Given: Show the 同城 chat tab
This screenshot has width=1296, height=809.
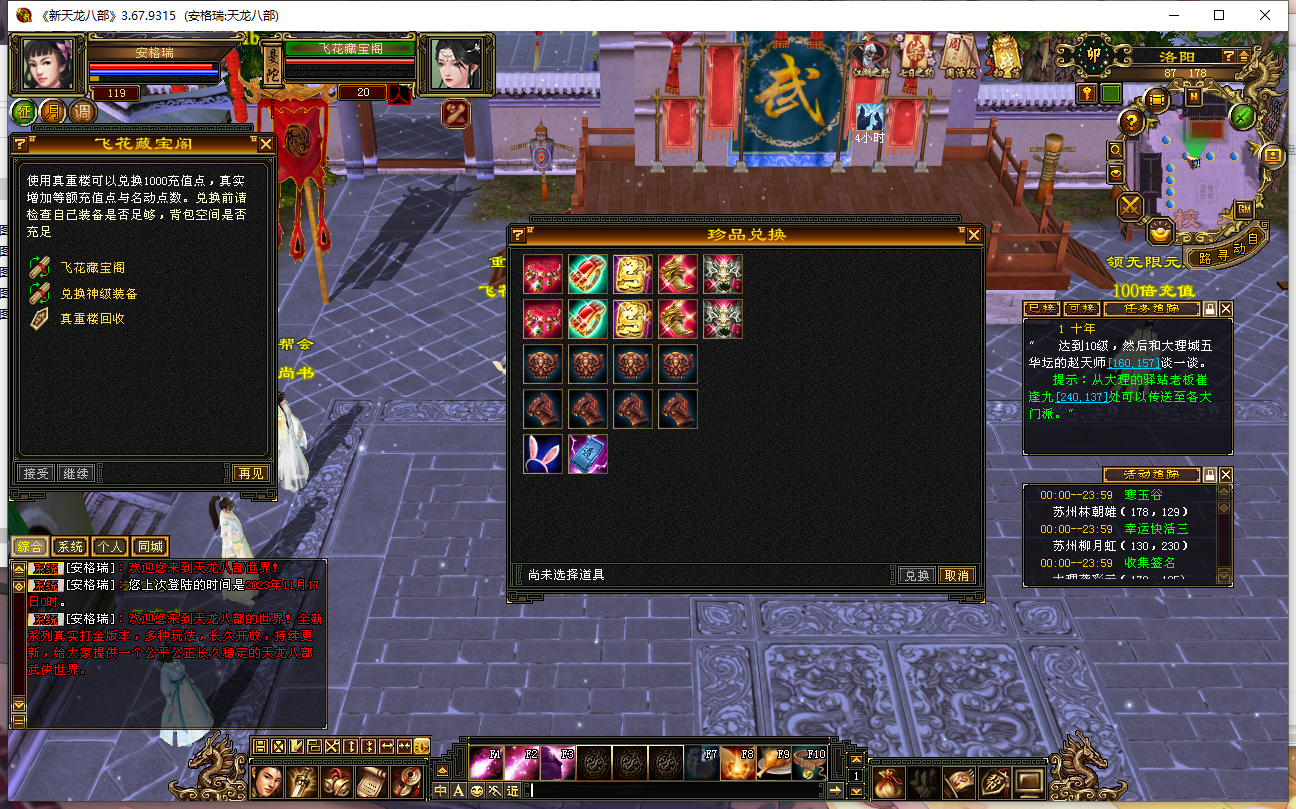Looking at the screenshot, I should coord(150,547).
